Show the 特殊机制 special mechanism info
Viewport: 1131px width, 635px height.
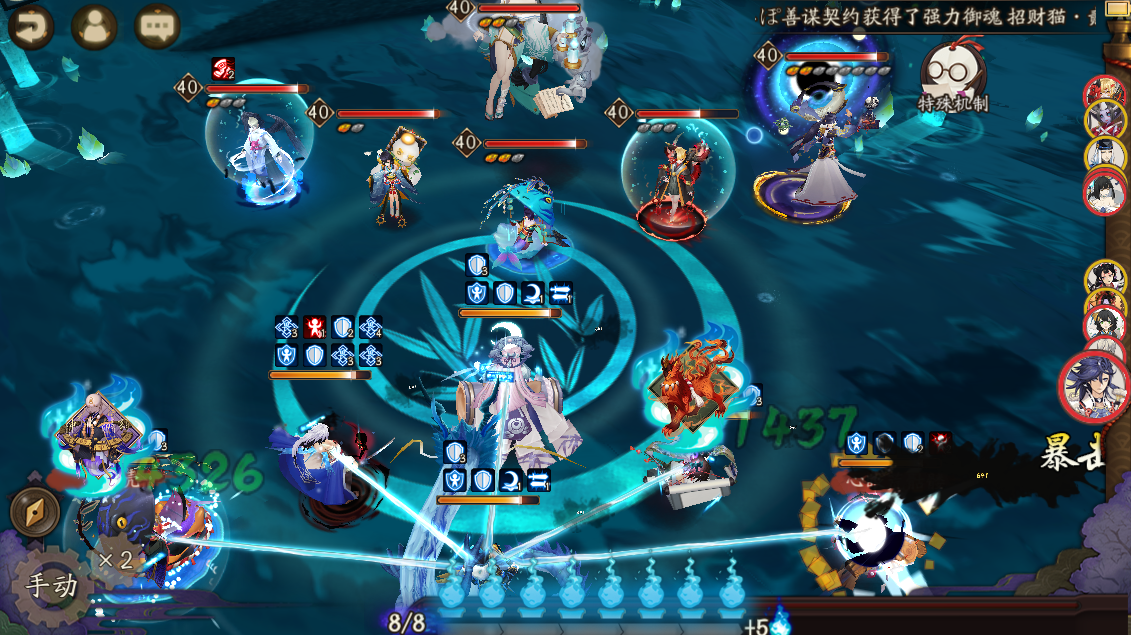(x=950, y=76)
